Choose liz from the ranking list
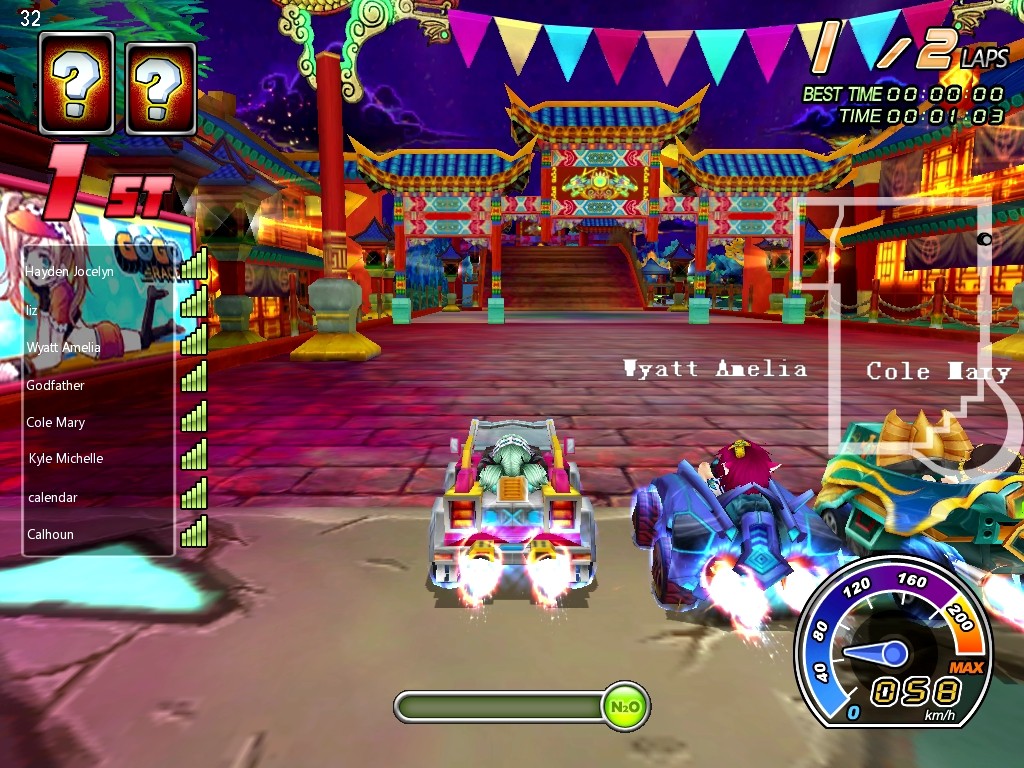Viewport: 1024px width, 768px height. pyautogui.click(x=32, y=310)
